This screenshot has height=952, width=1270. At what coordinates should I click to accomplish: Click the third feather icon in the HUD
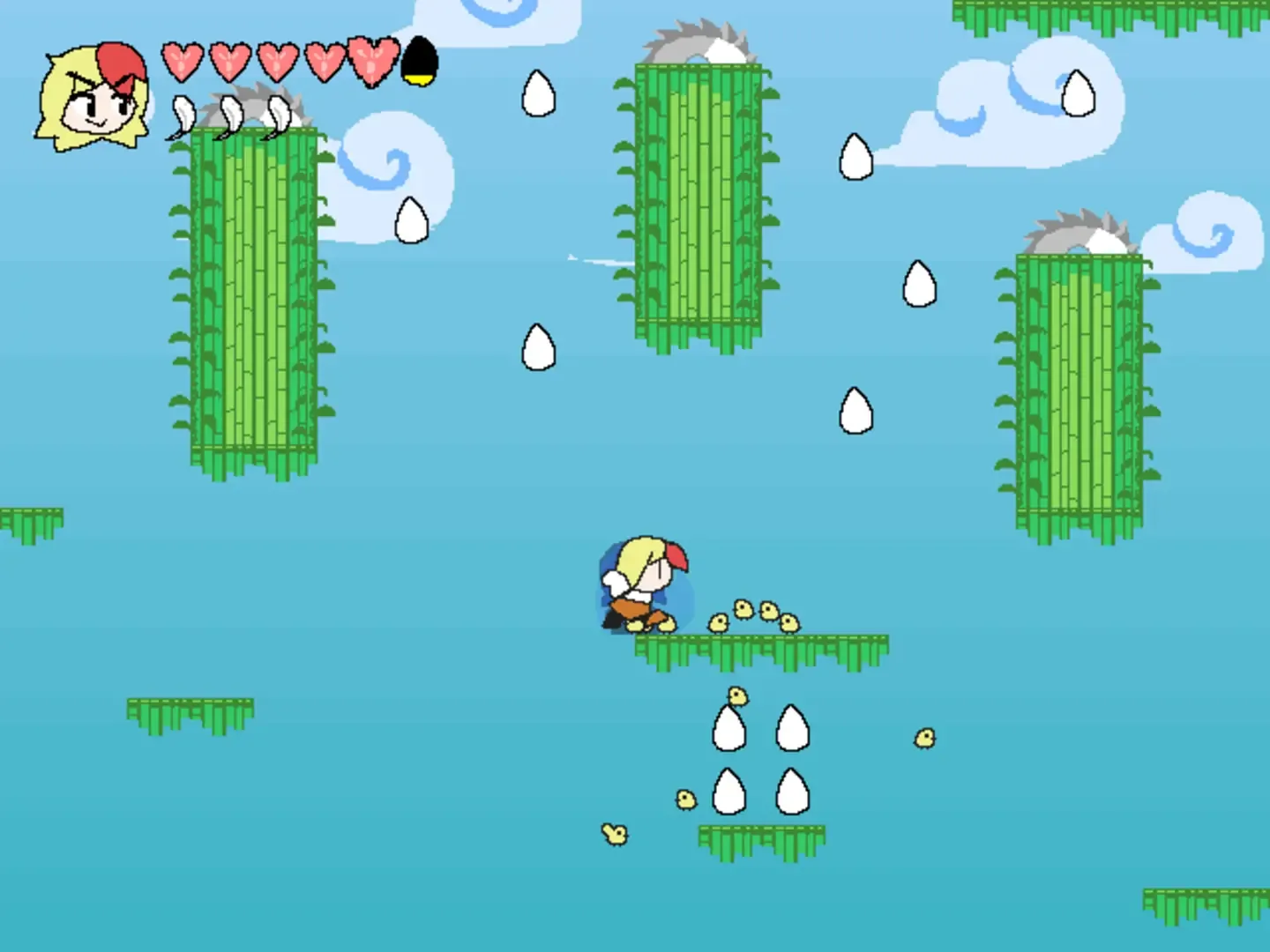pos(278,115)
